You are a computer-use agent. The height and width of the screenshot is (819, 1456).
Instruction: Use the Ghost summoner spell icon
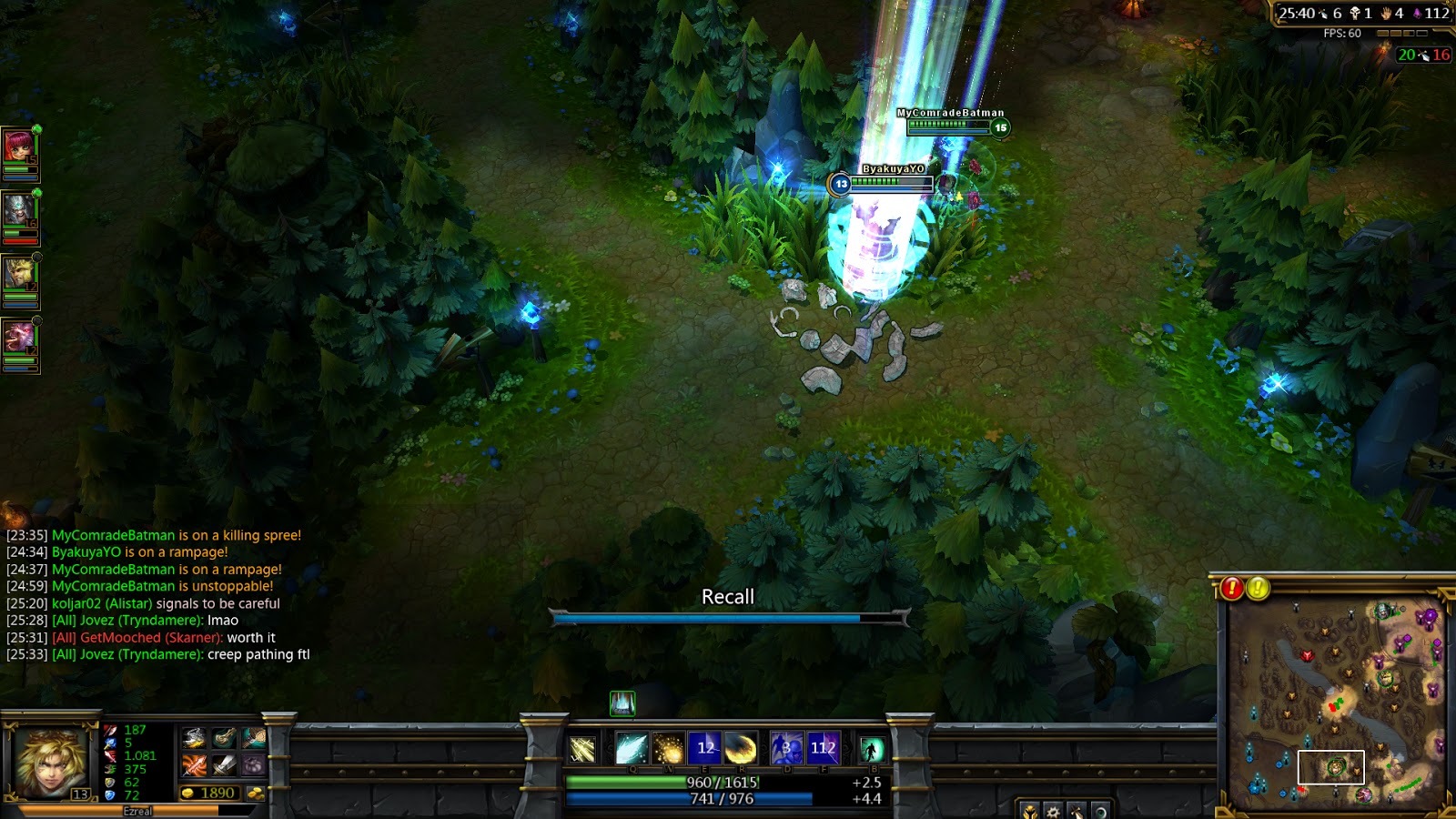pos(787,748)
